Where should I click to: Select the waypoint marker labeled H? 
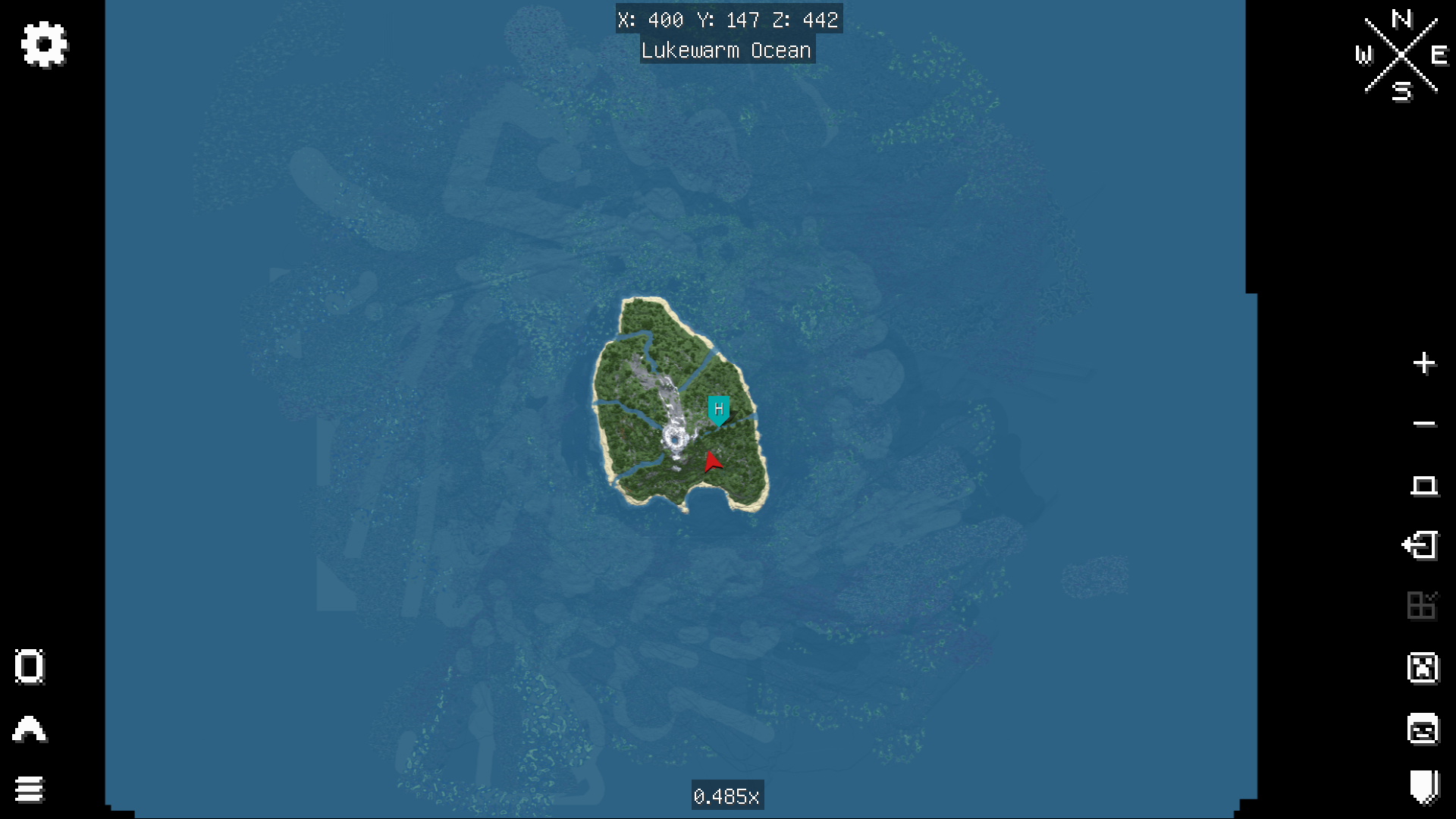pyautogui.click(x=717, y=409)
